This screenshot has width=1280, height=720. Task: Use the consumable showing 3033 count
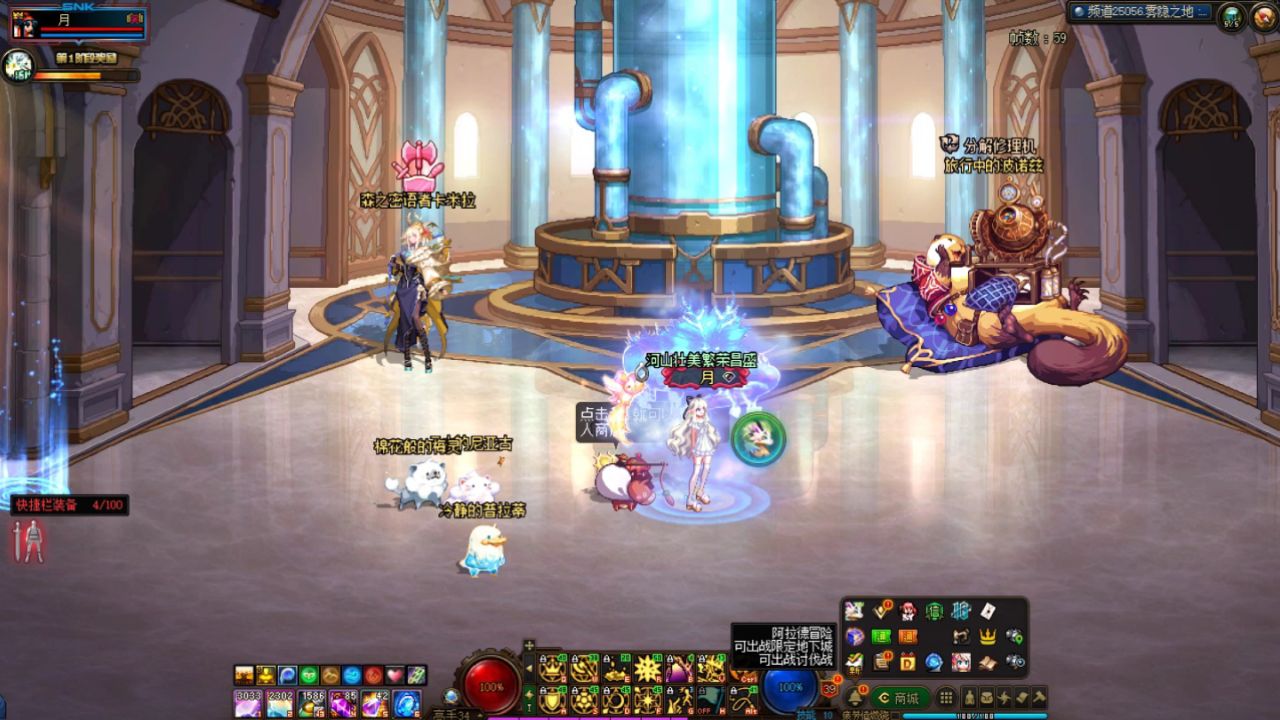tap(247, 703)
